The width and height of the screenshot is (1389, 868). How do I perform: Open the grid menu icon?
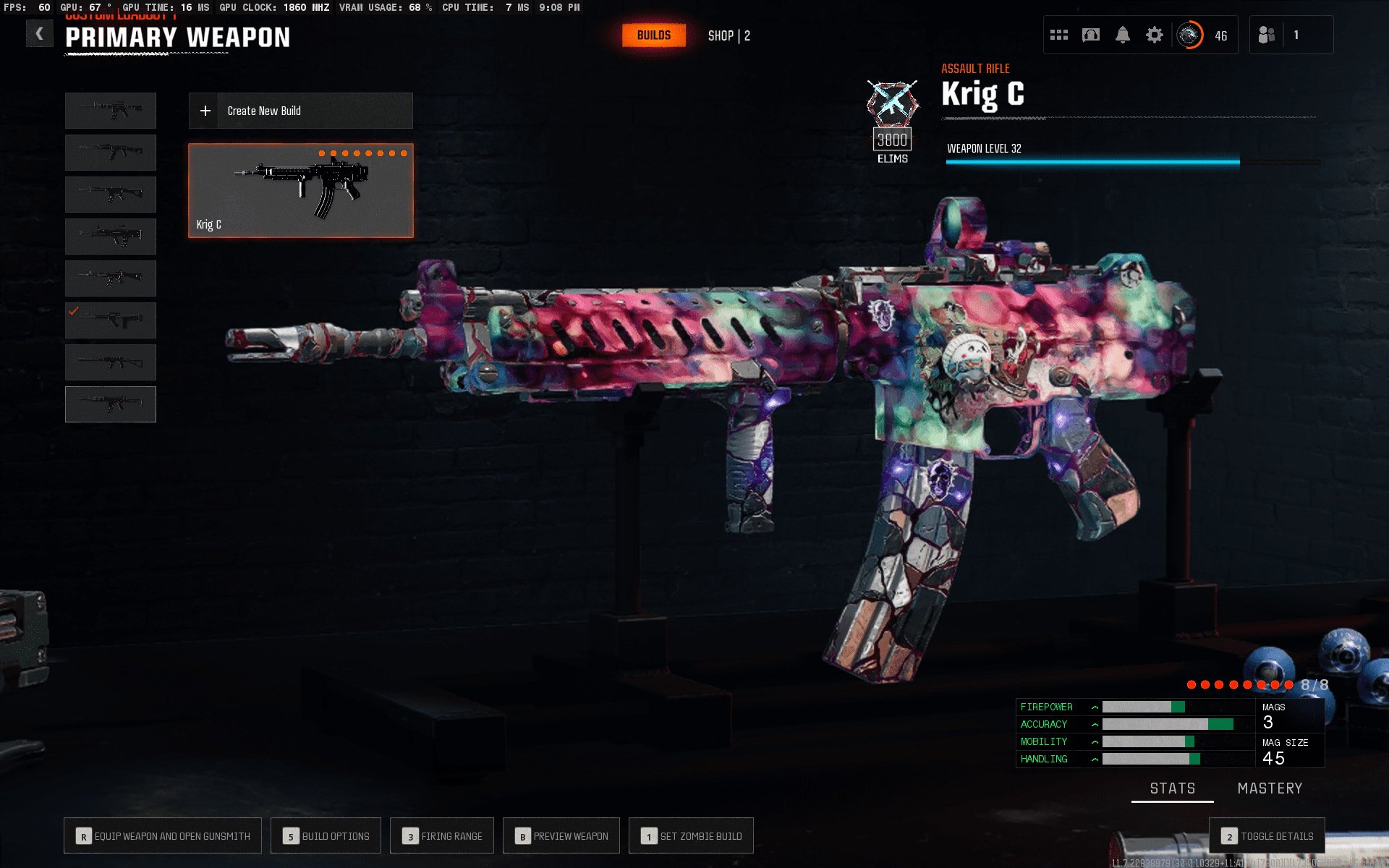[x=1058, y=35]
